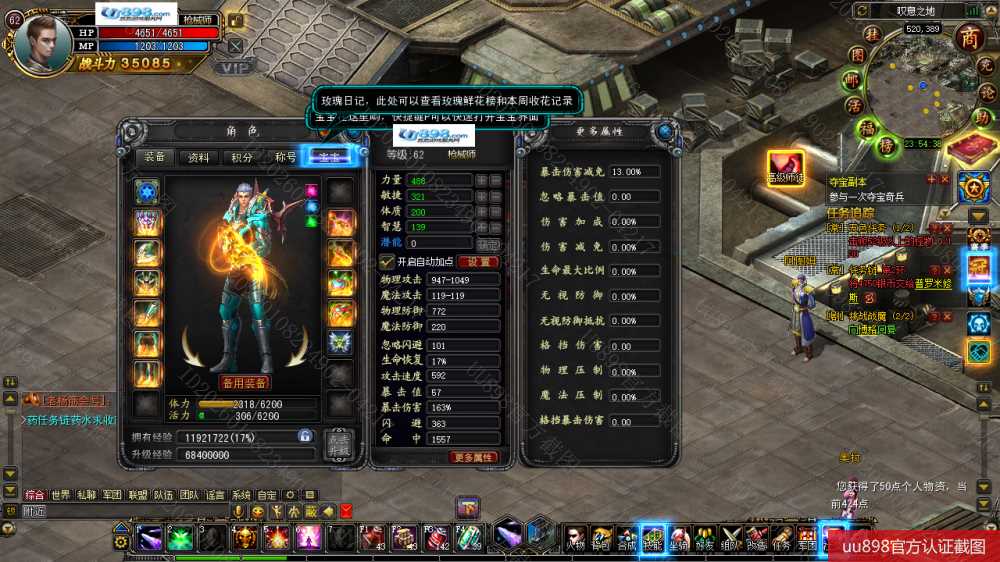Click the 更多属性 more attributes button

pyautogui.click(x=474, y=457)
